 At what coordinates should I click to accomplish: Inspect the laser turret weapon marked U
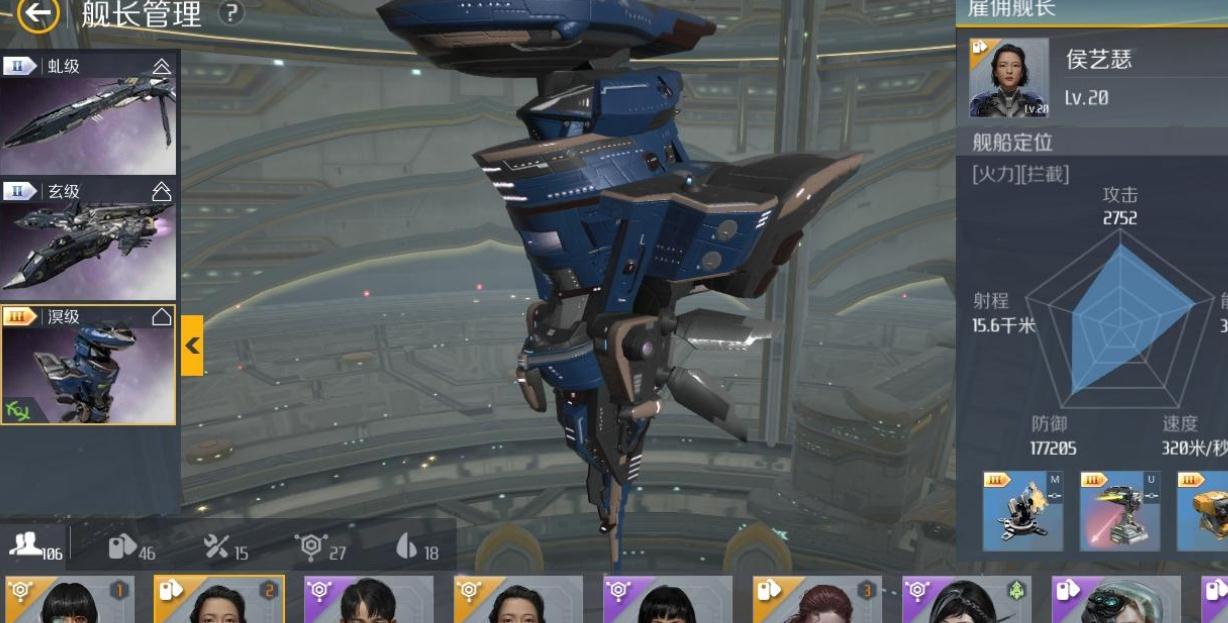pyautogui.click(x=1119, y=511)
